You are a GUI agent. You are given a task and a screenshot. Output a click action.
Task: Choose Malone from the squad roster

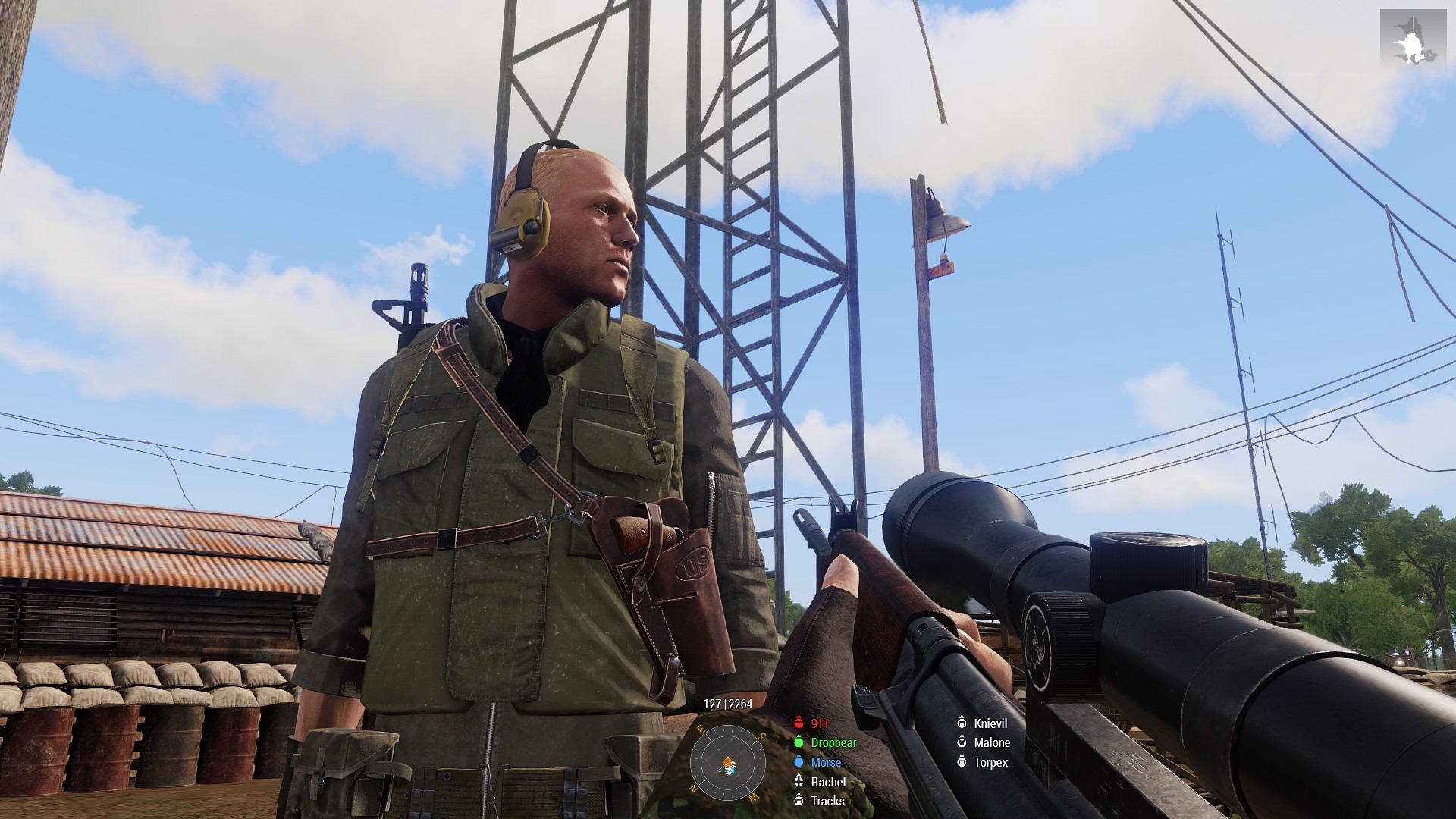pos(991,743)
